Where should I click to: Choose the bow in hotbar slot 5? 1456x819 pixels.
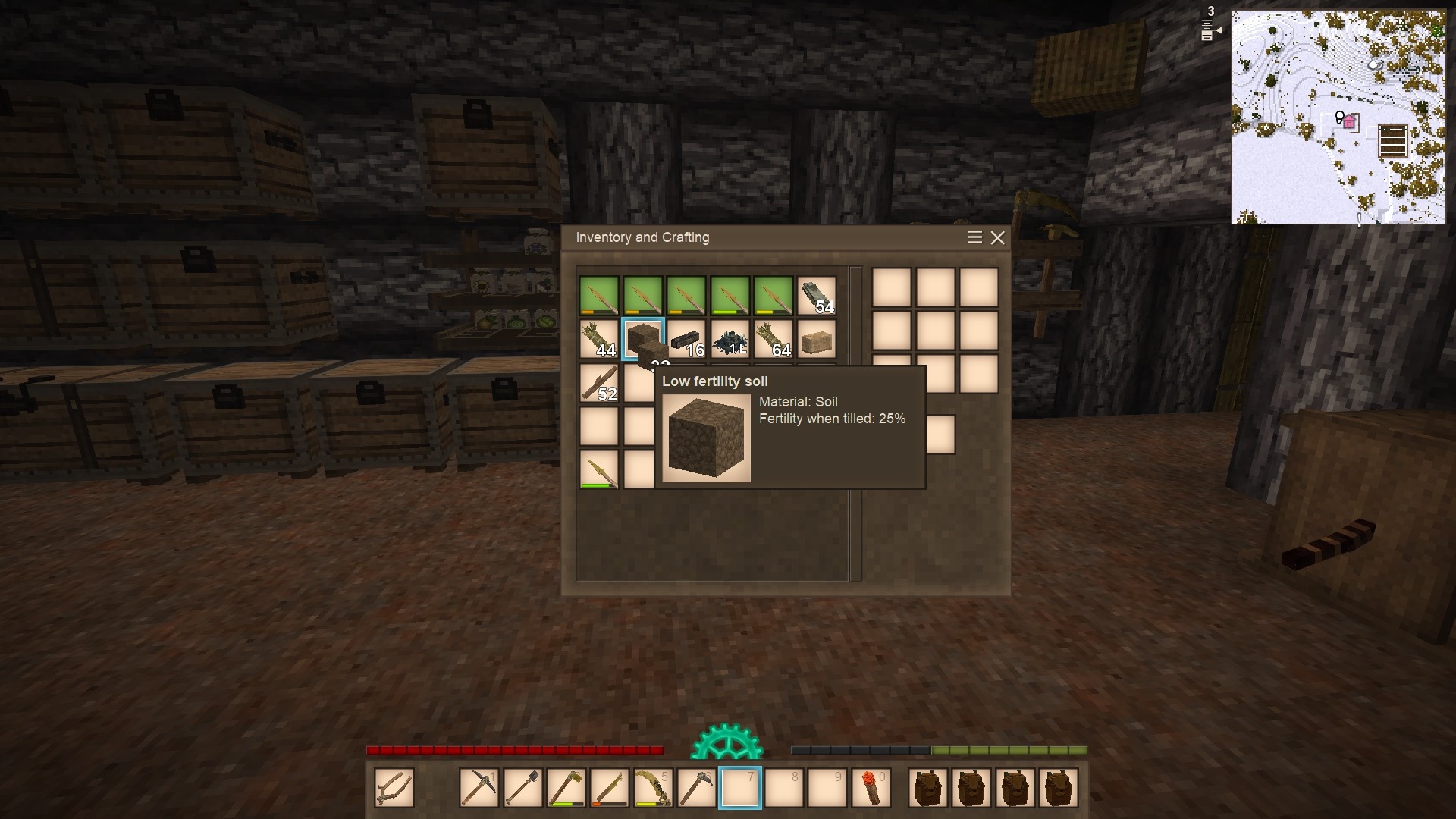coord(653,788)
